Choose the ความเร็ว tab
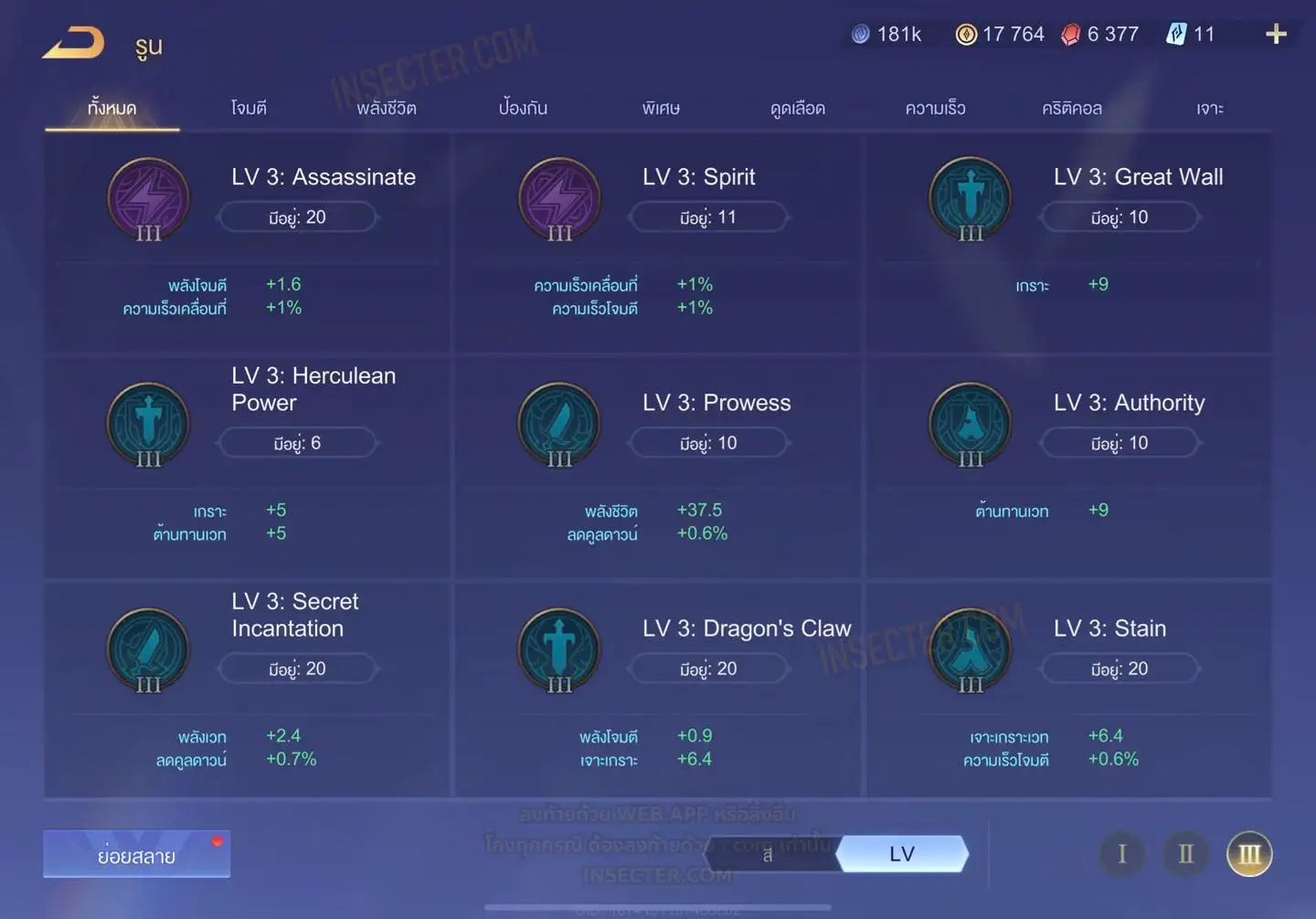 point(935,109)
